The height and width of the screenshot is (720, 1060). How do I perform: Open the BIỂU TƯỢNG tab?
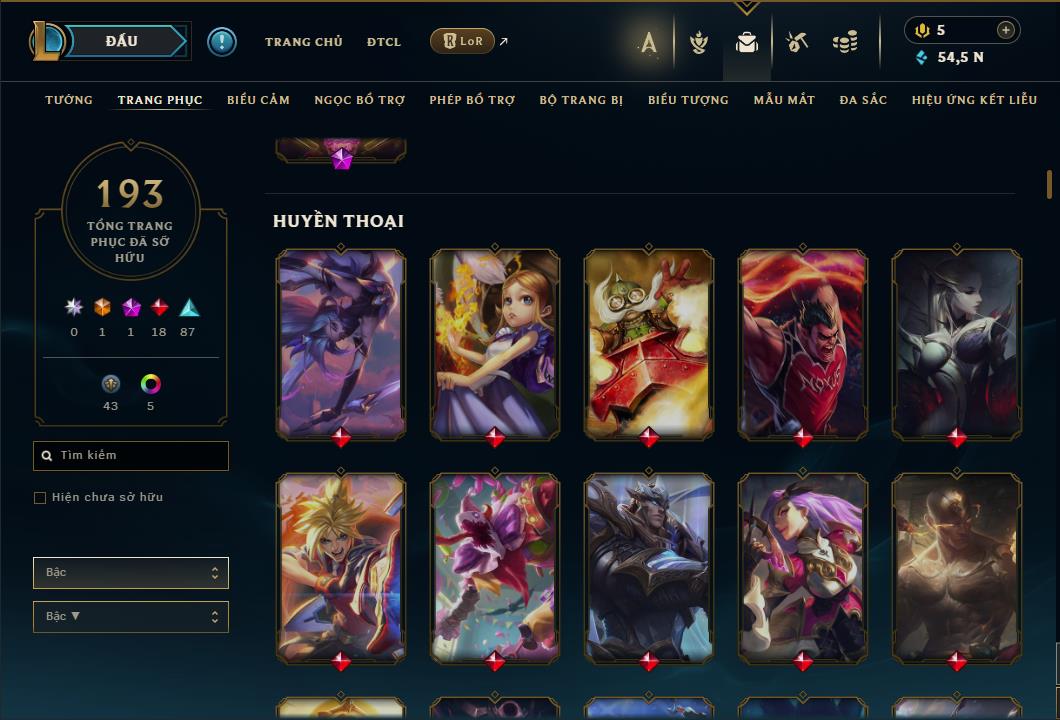pos(688,100)
